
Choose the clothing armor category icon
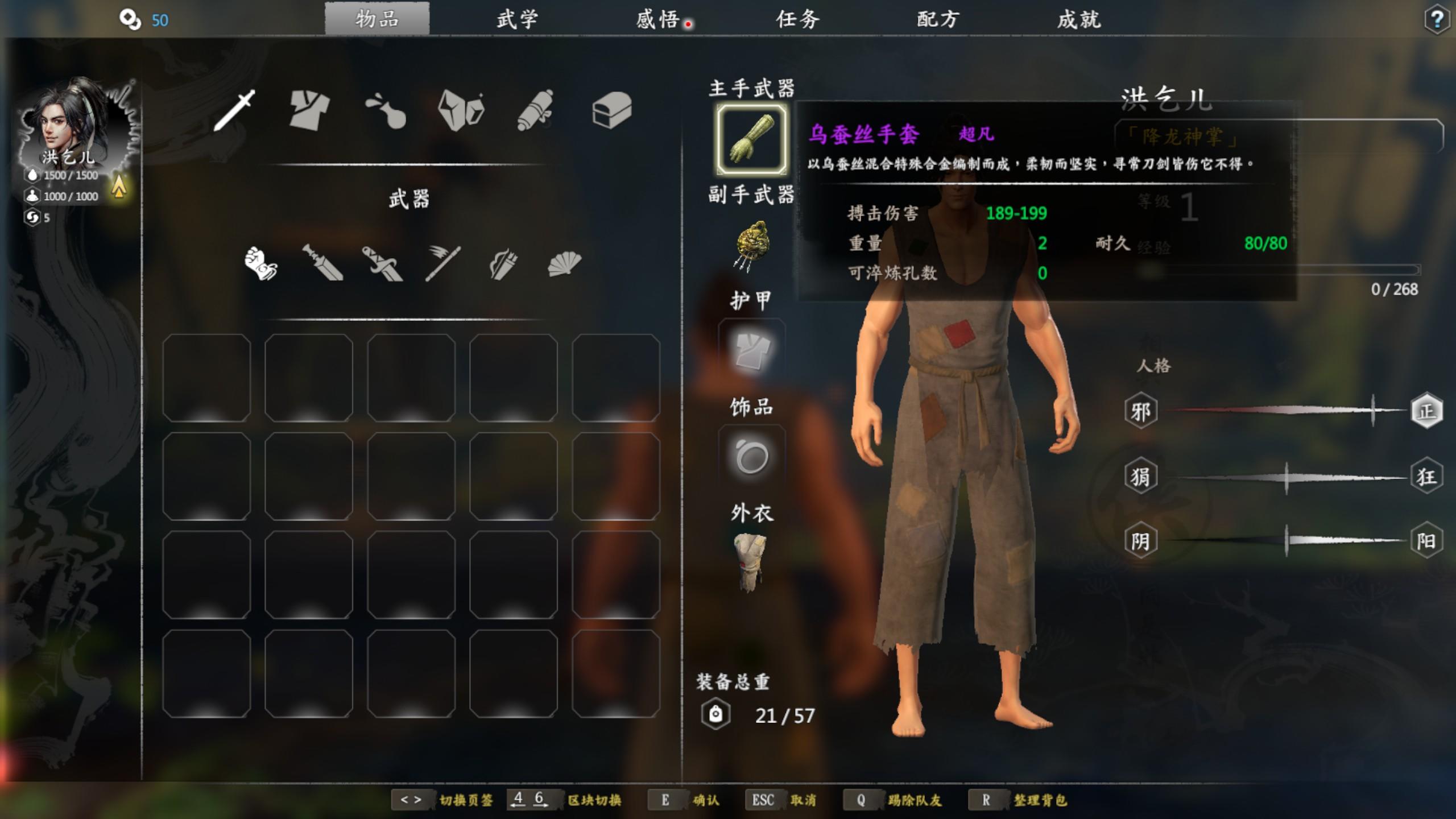click(309, 110)
